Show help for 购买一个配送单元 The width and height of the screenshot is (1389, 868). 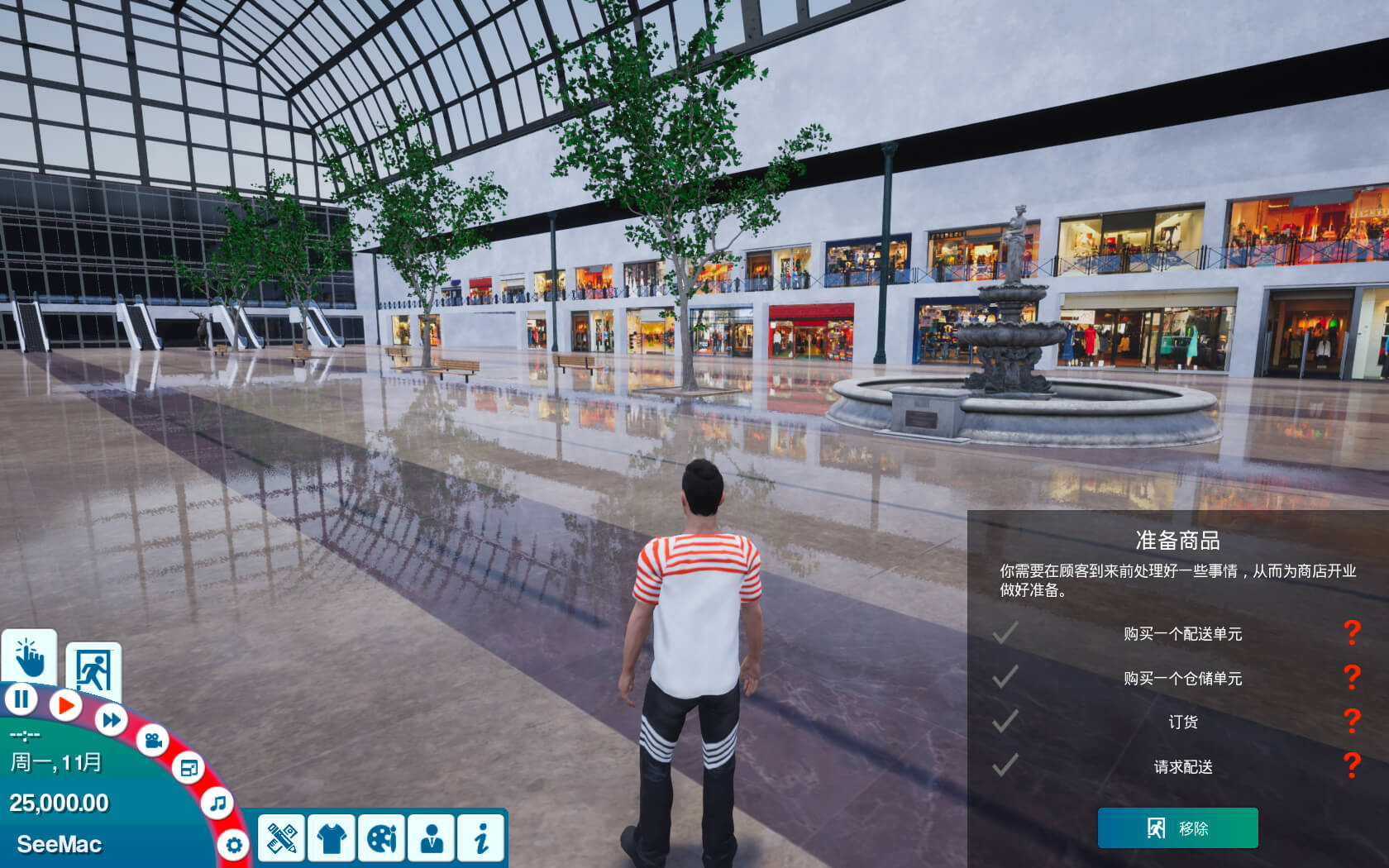(x=1352, y=633)
